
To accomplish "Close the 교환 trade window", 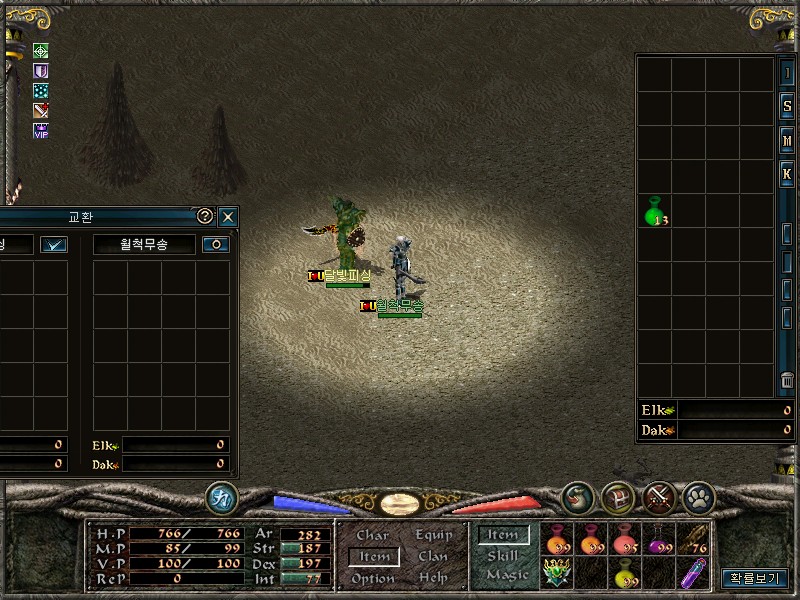I will (228, 216).
